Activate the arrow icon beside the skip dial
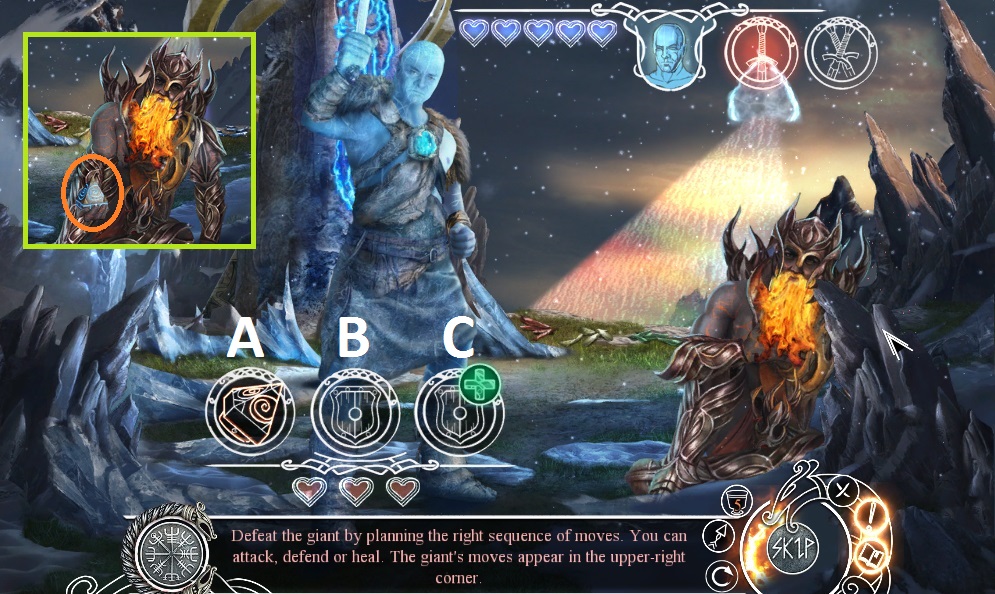995x594 pixels. [x=717, y=535]
